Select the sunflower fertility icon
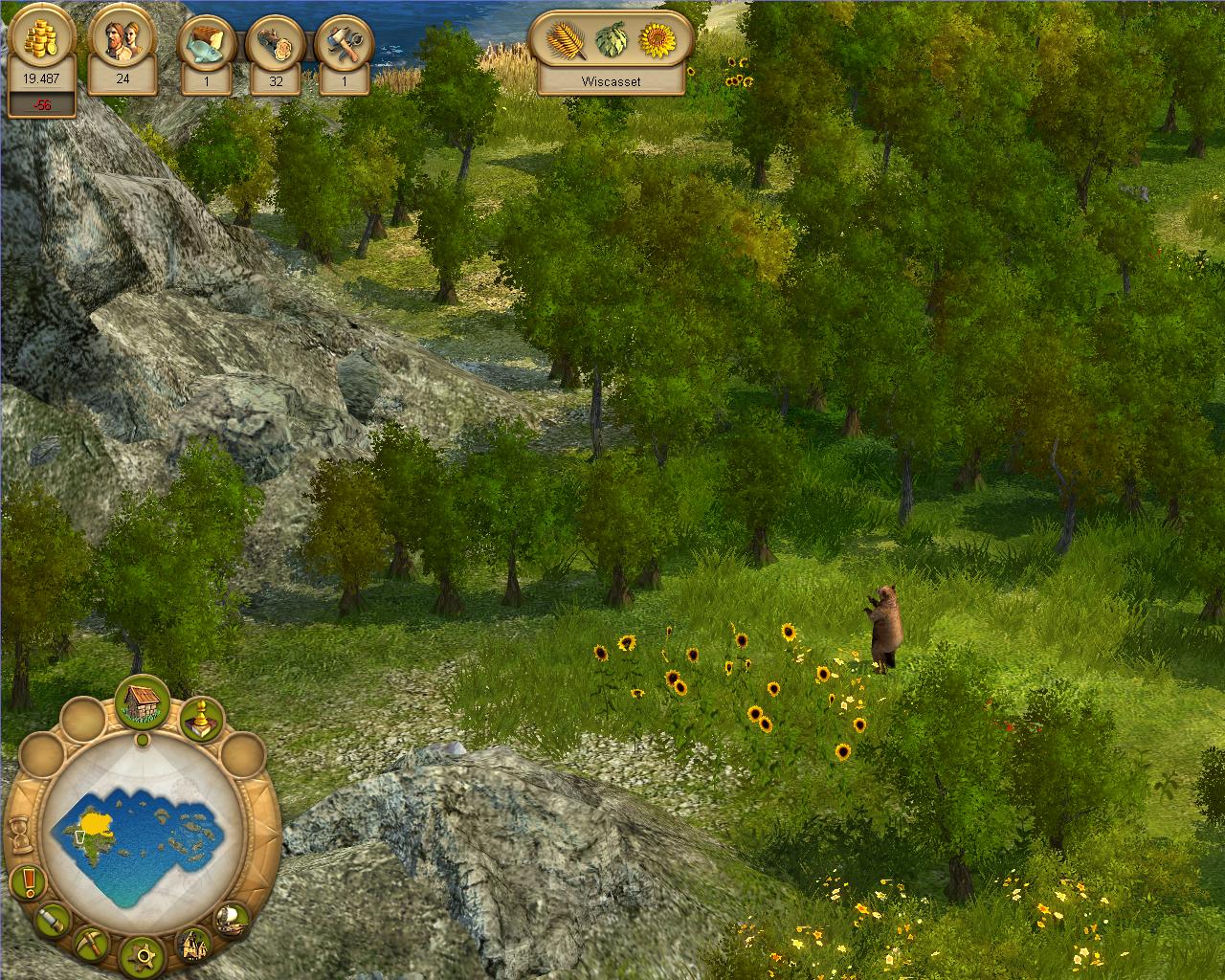 [x=657, y=41]
